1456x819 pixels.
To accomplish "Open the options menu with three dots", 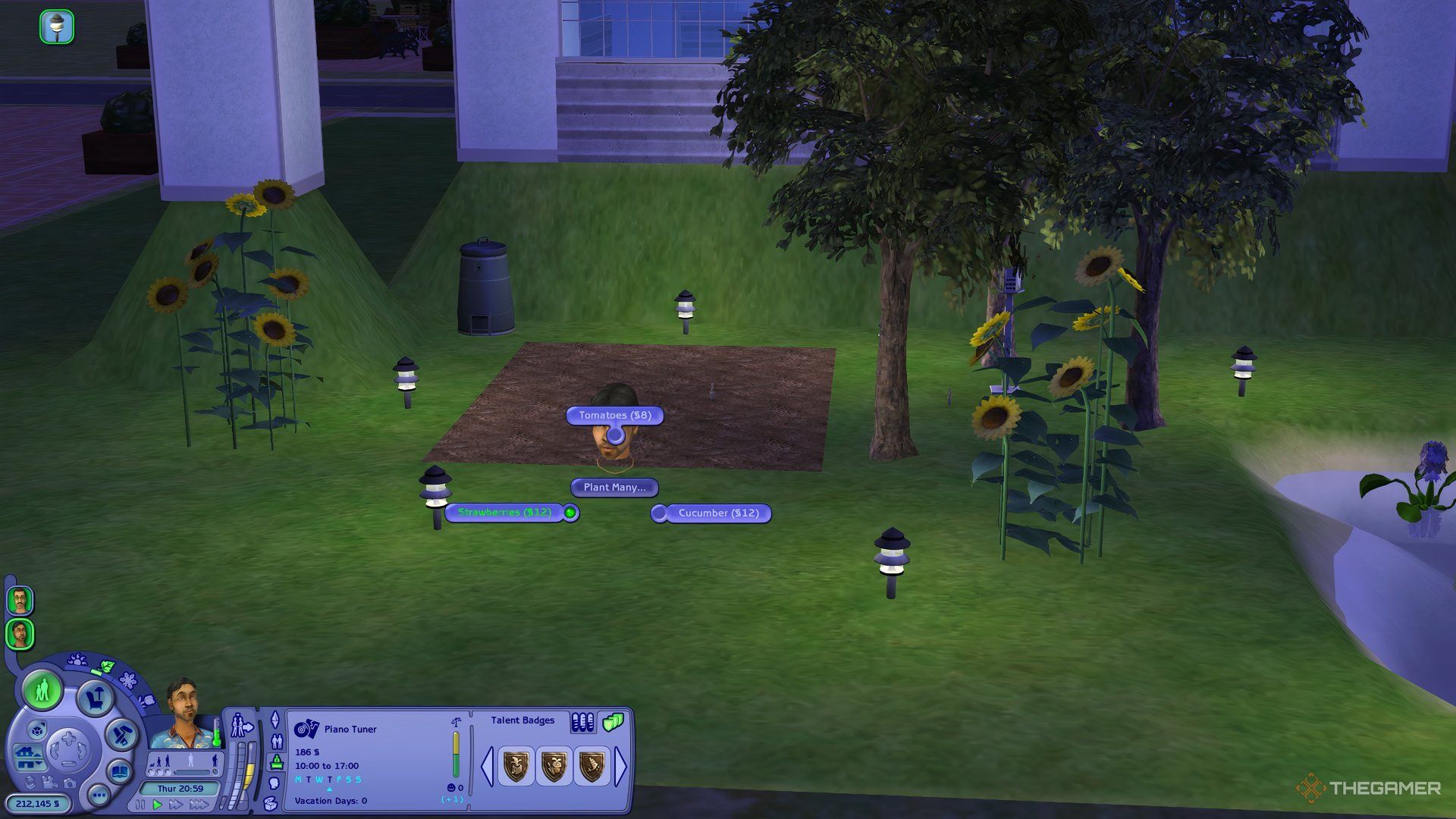I will click(x=99, y=795).
